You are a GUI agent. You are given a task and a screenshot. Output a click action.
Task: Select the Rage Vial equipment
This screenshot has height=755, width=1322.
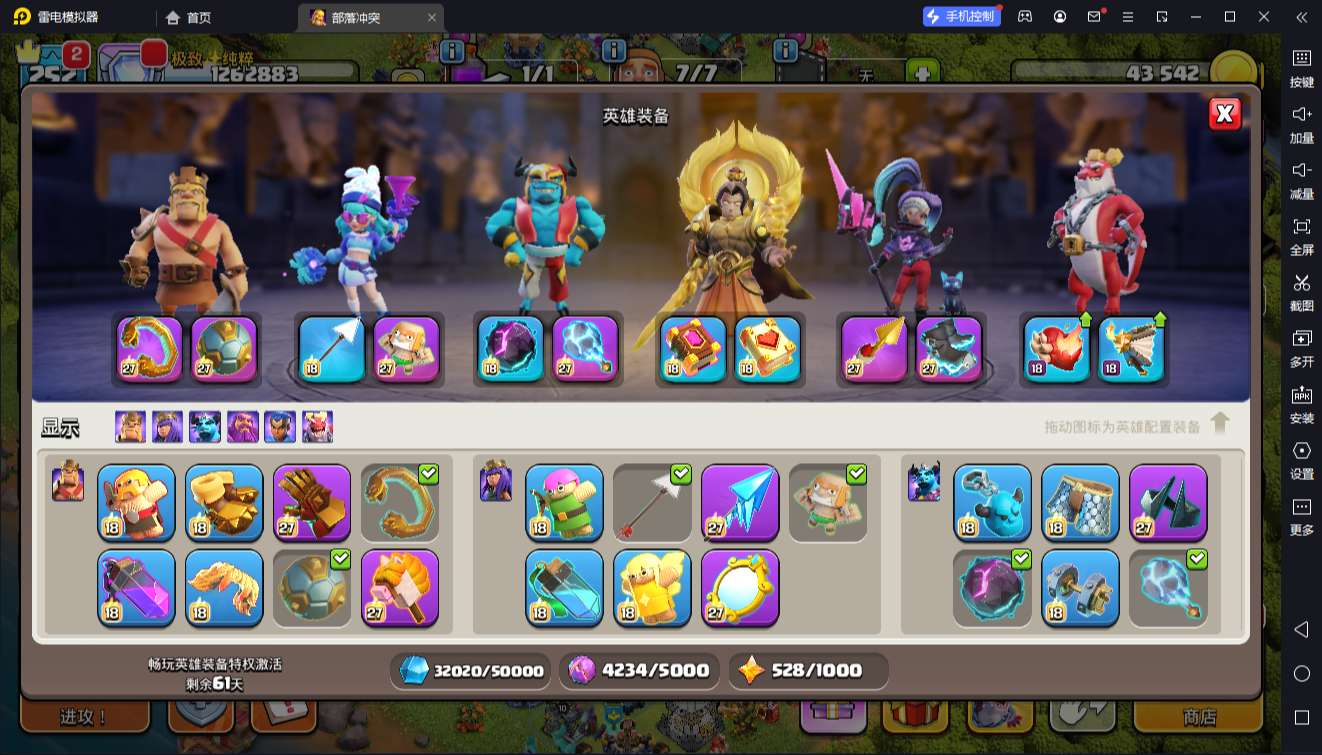tap(136, 588)
